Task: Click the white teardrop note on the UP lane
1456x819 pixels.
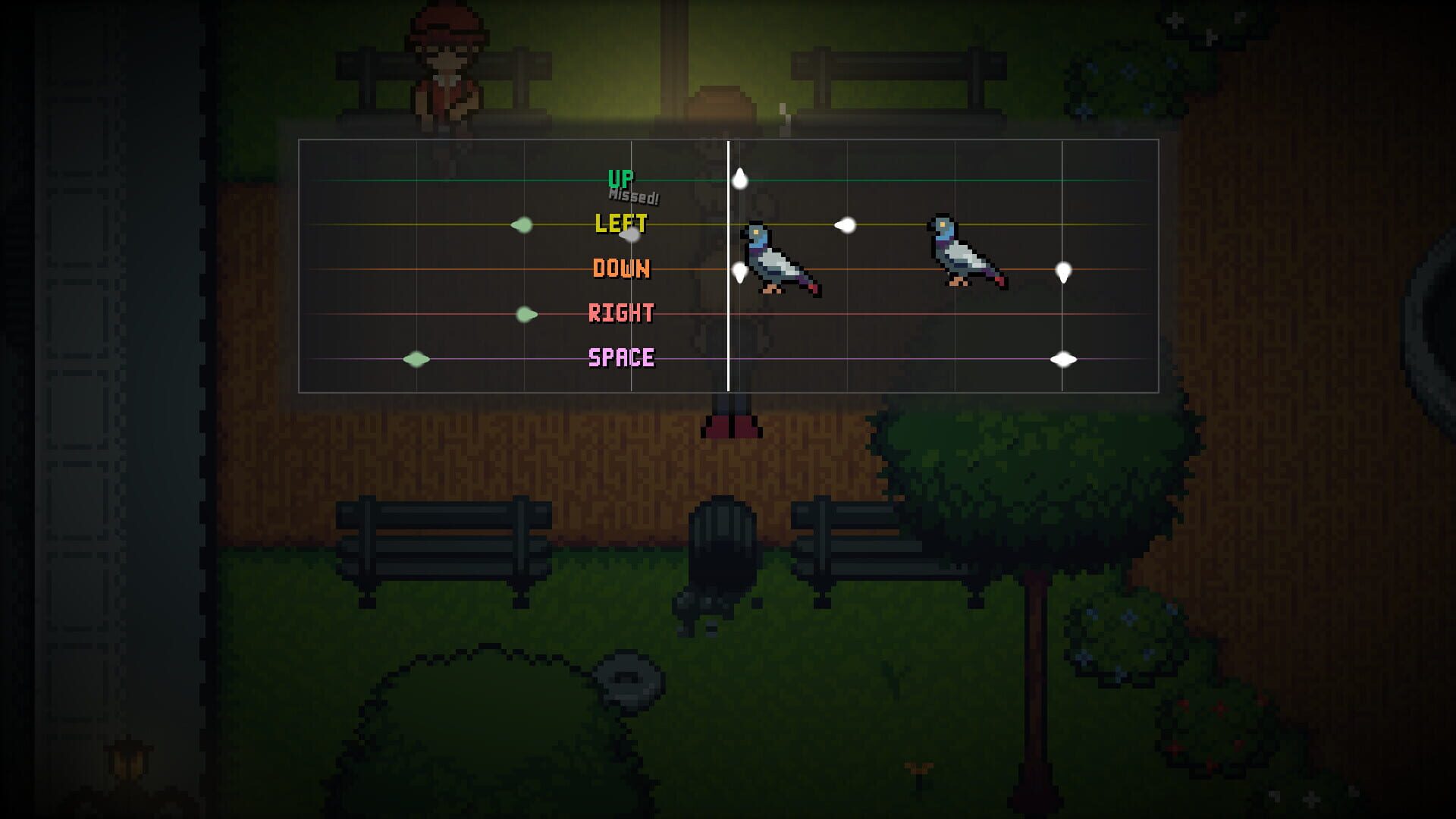Action: pos(739,177)
